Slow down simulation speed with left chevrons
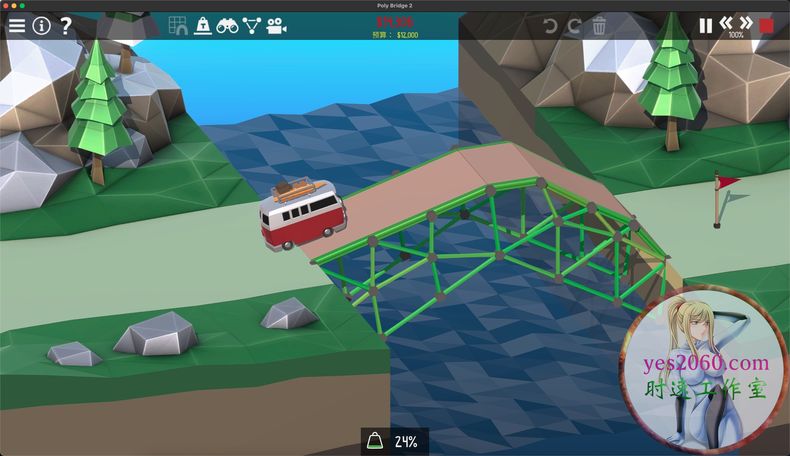Image resolution: width=790 pixels, height=456 pixels. point(726,23)
